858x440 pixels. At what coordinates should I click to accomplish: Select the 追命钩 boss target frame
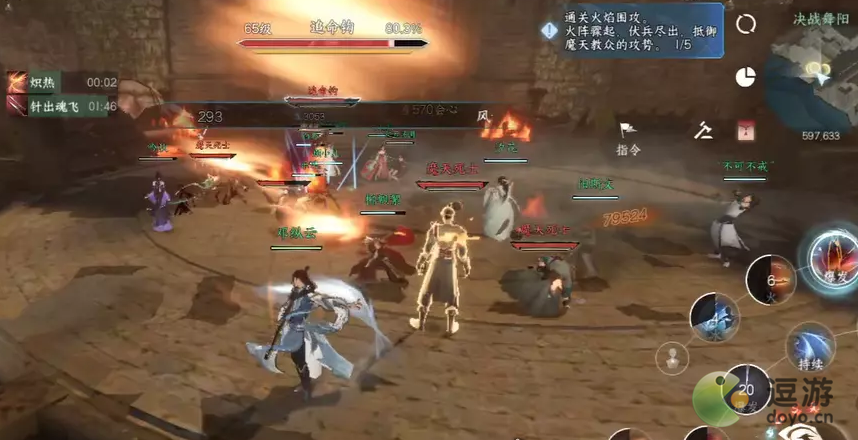coord(333,36)
